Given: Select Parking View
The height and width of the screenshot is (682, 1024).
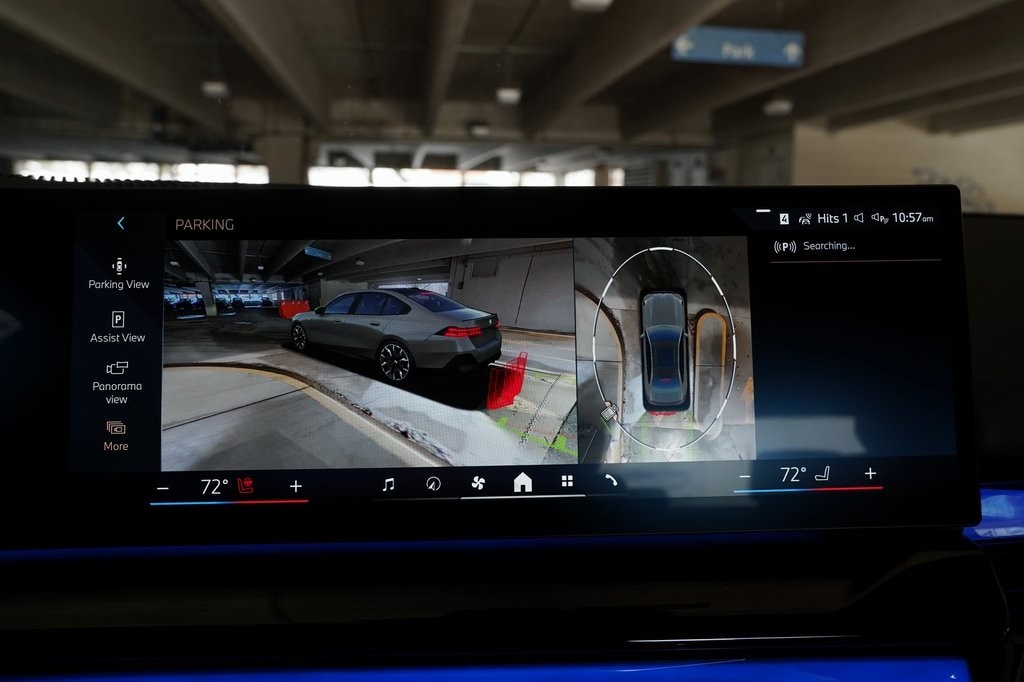Looking at the screenshot, I should [x=118, y=273].
